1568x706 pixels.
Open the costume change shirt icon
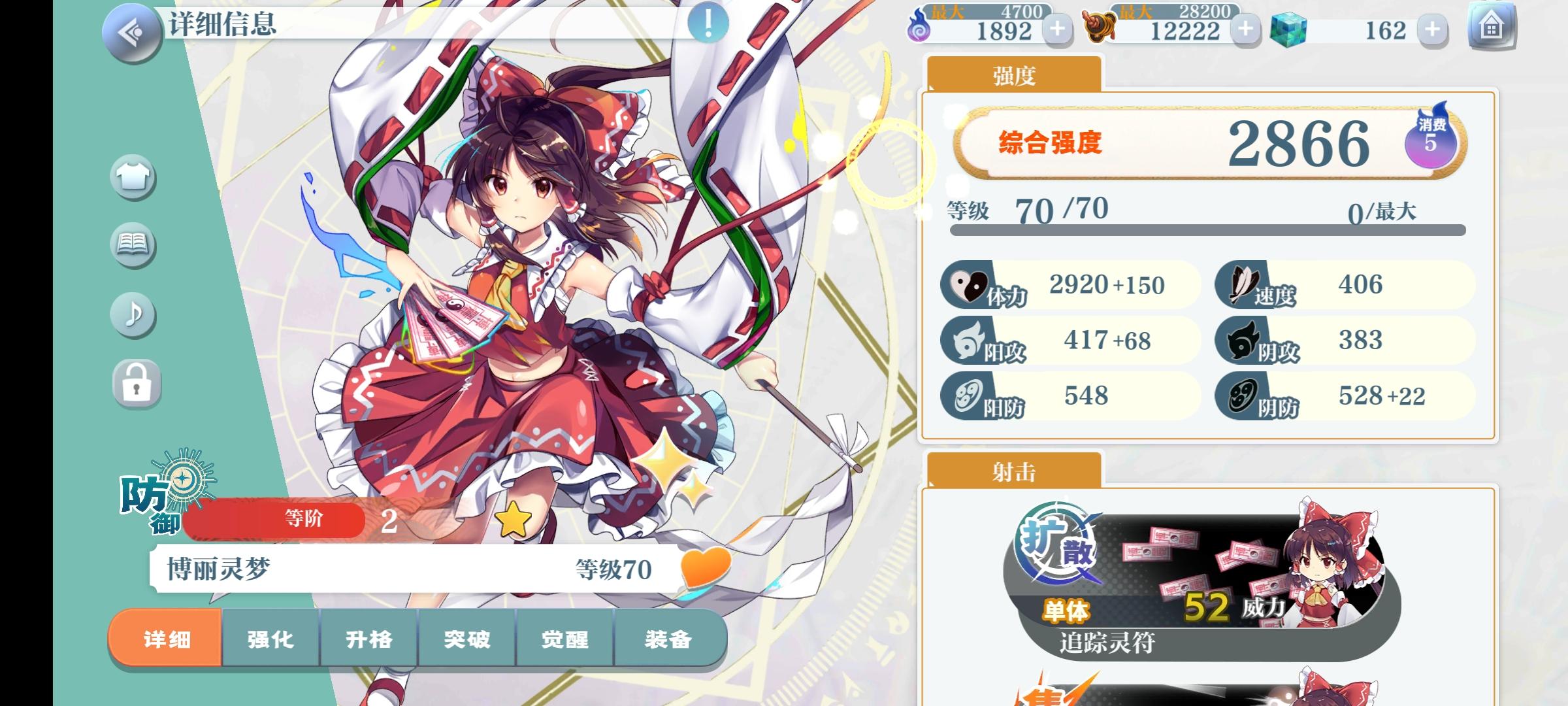pyautogui.click(x=133, y=176)
